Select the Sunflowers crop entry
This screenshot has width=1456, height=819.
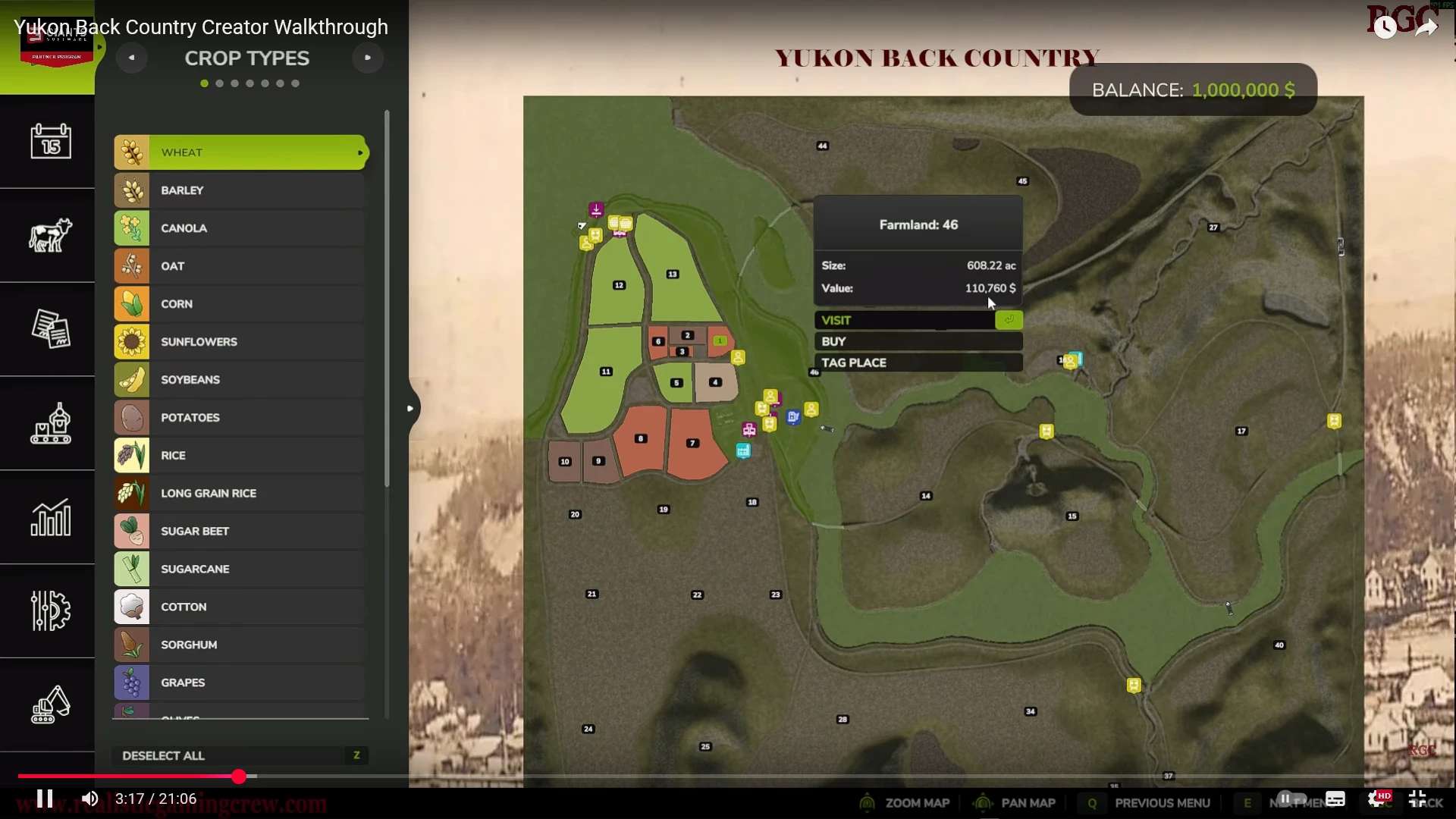[240, 342]
